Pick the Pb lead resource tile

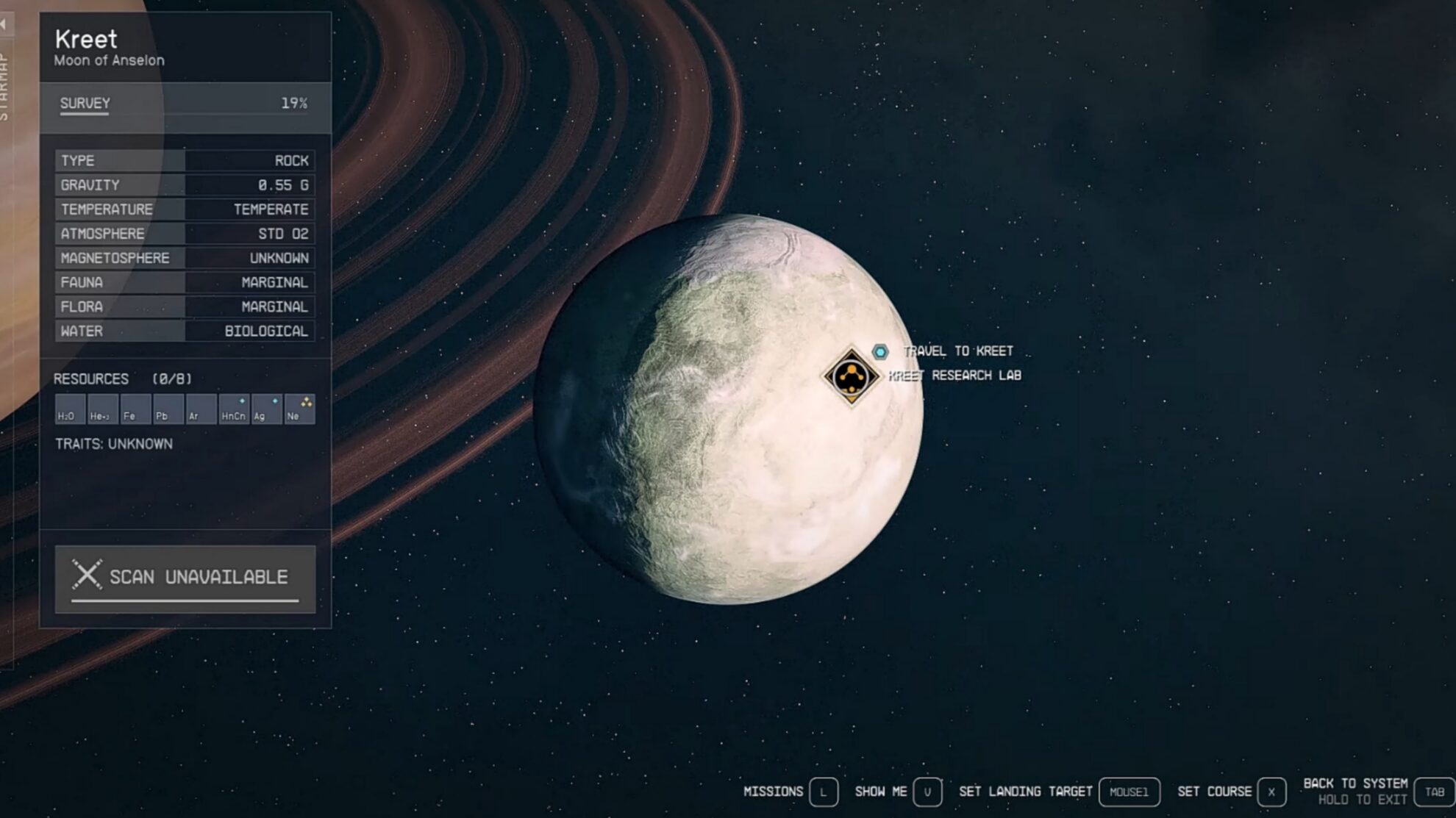tap(168, 409)
